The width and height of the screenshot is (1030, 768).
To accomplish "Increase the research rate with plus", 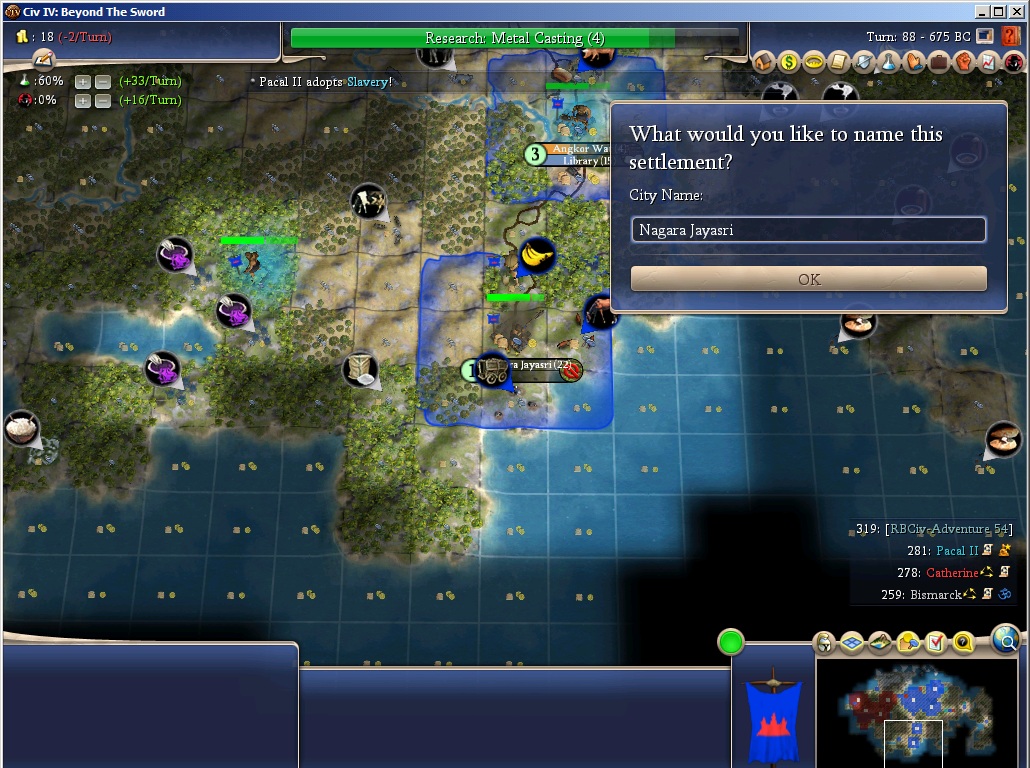I will [x=83, y=81].
